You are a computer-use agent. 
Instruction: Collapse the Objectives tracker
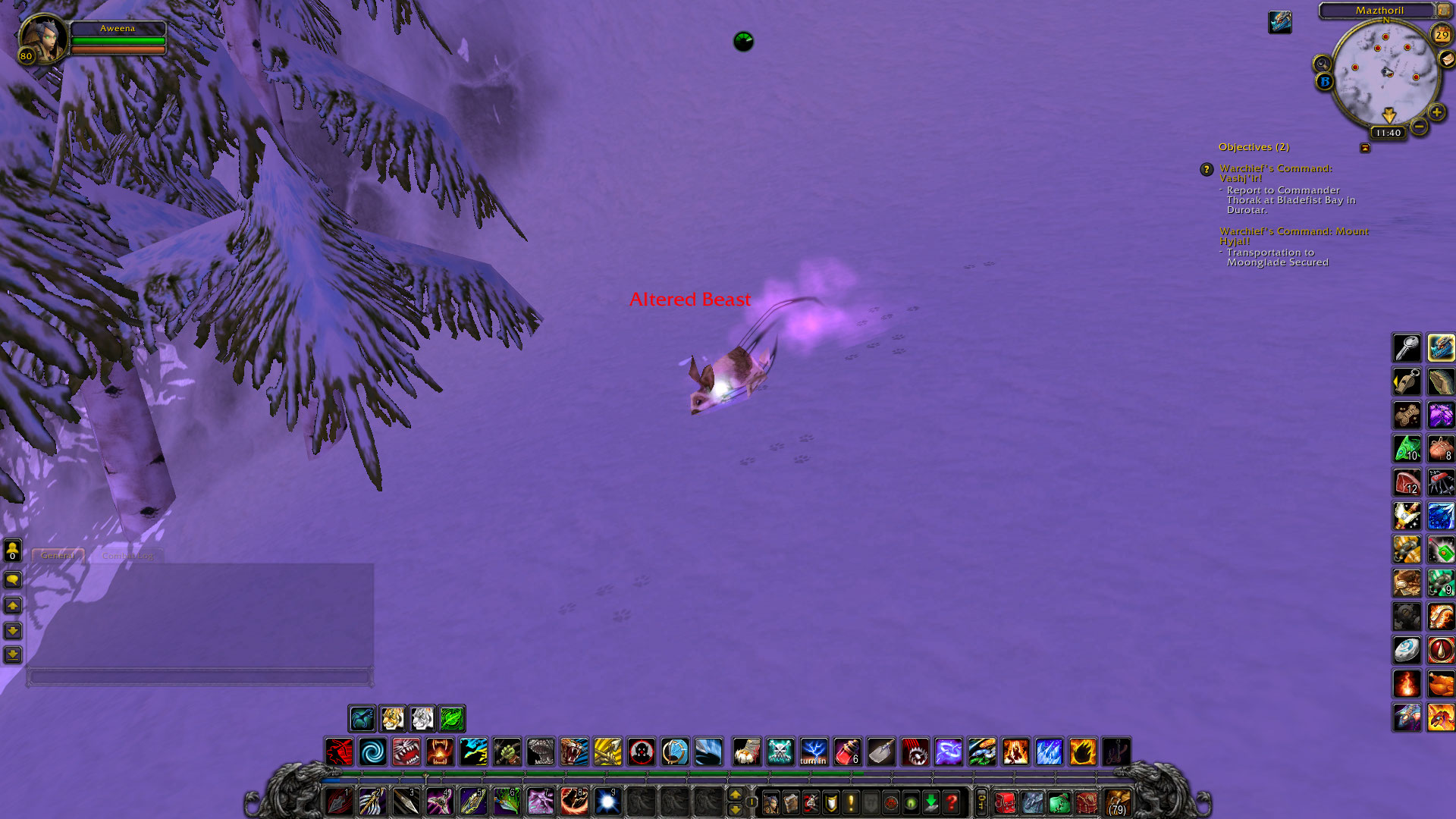coord(1365,147)
